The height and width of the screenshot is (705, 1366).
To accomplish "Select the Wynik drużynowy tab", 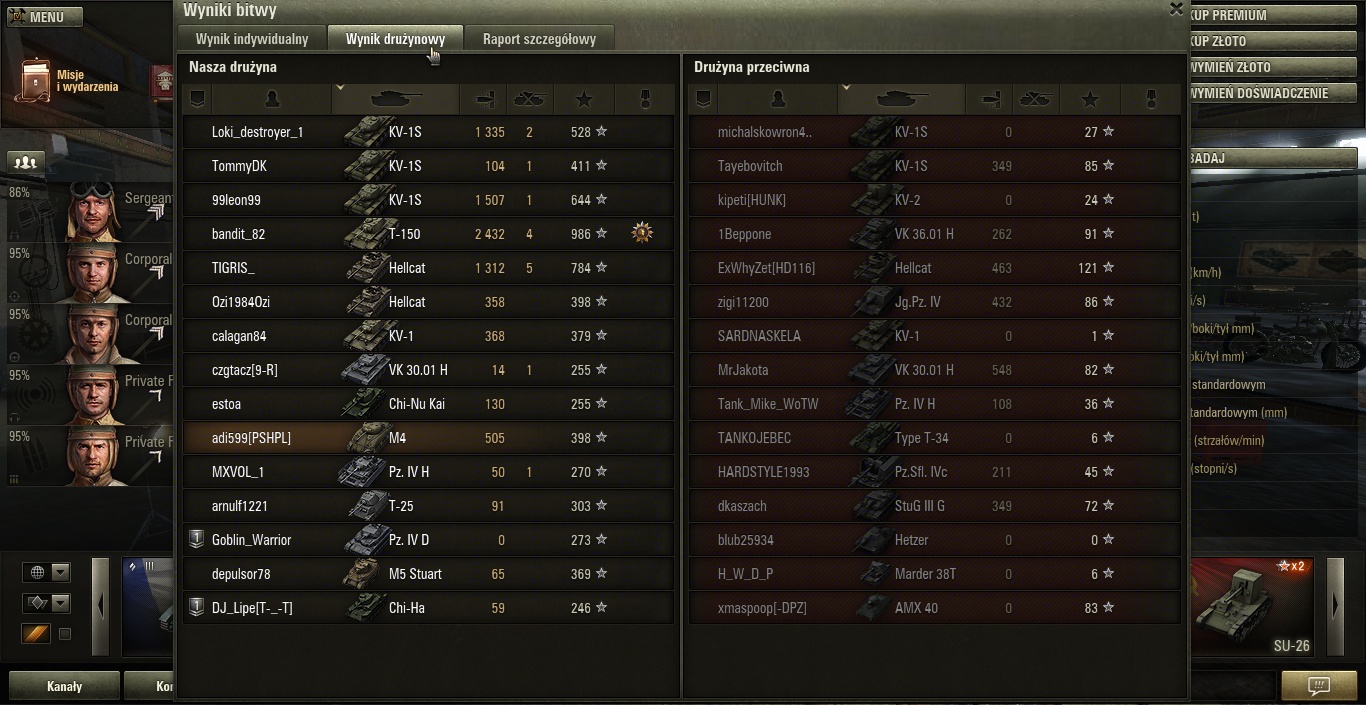I will (395, 39).
